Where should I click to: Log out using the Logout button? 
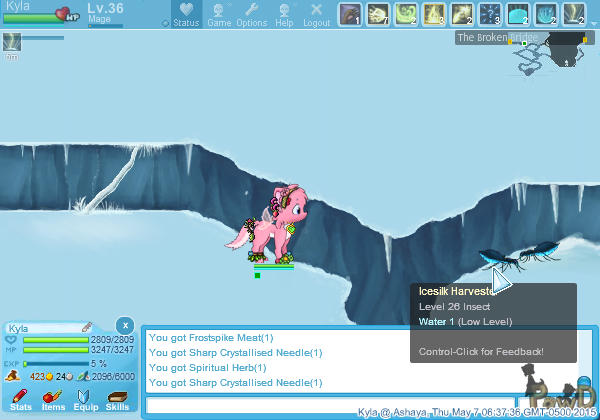click(316, 14)
